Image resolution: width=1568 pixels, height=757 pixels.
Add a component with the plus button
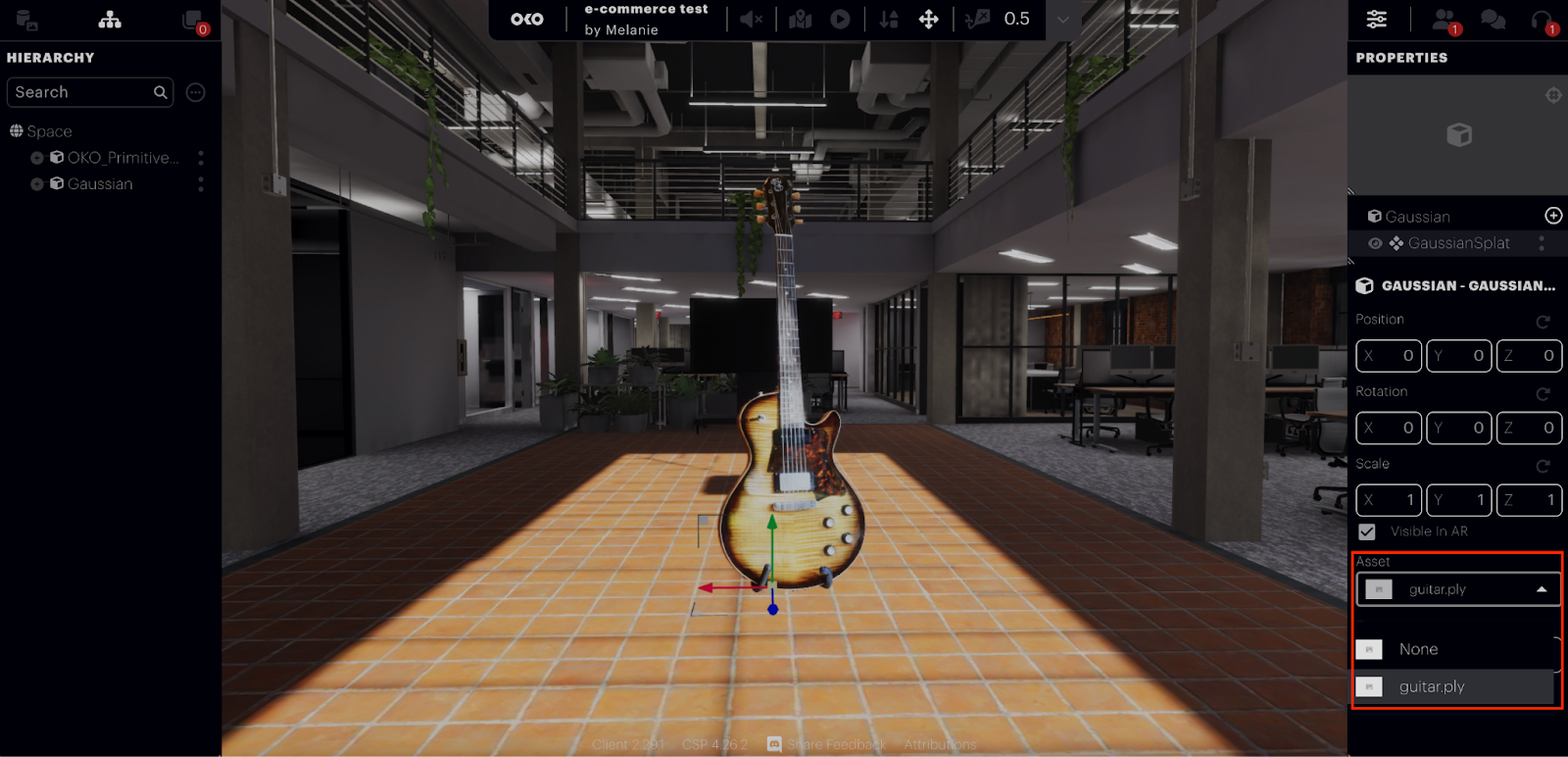point(1553,216)
